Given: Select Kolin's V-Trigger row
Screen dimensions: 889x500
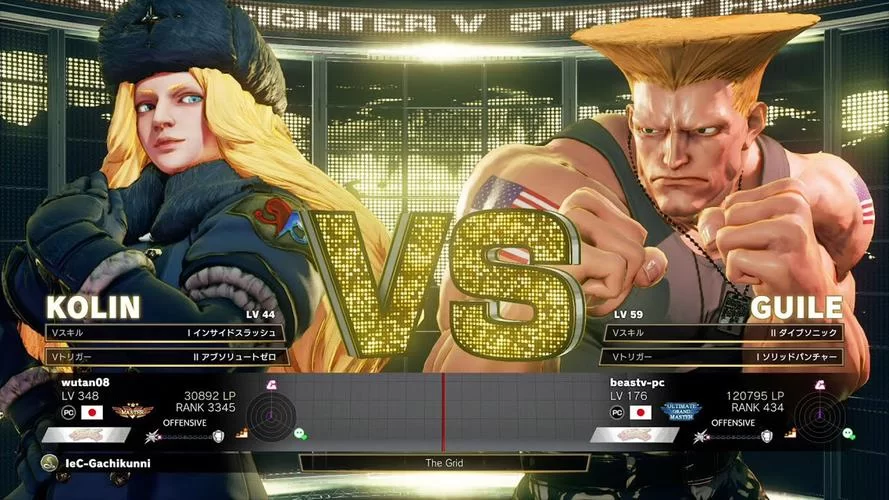Looking at the screenshot, I should [x=165, y=356].
